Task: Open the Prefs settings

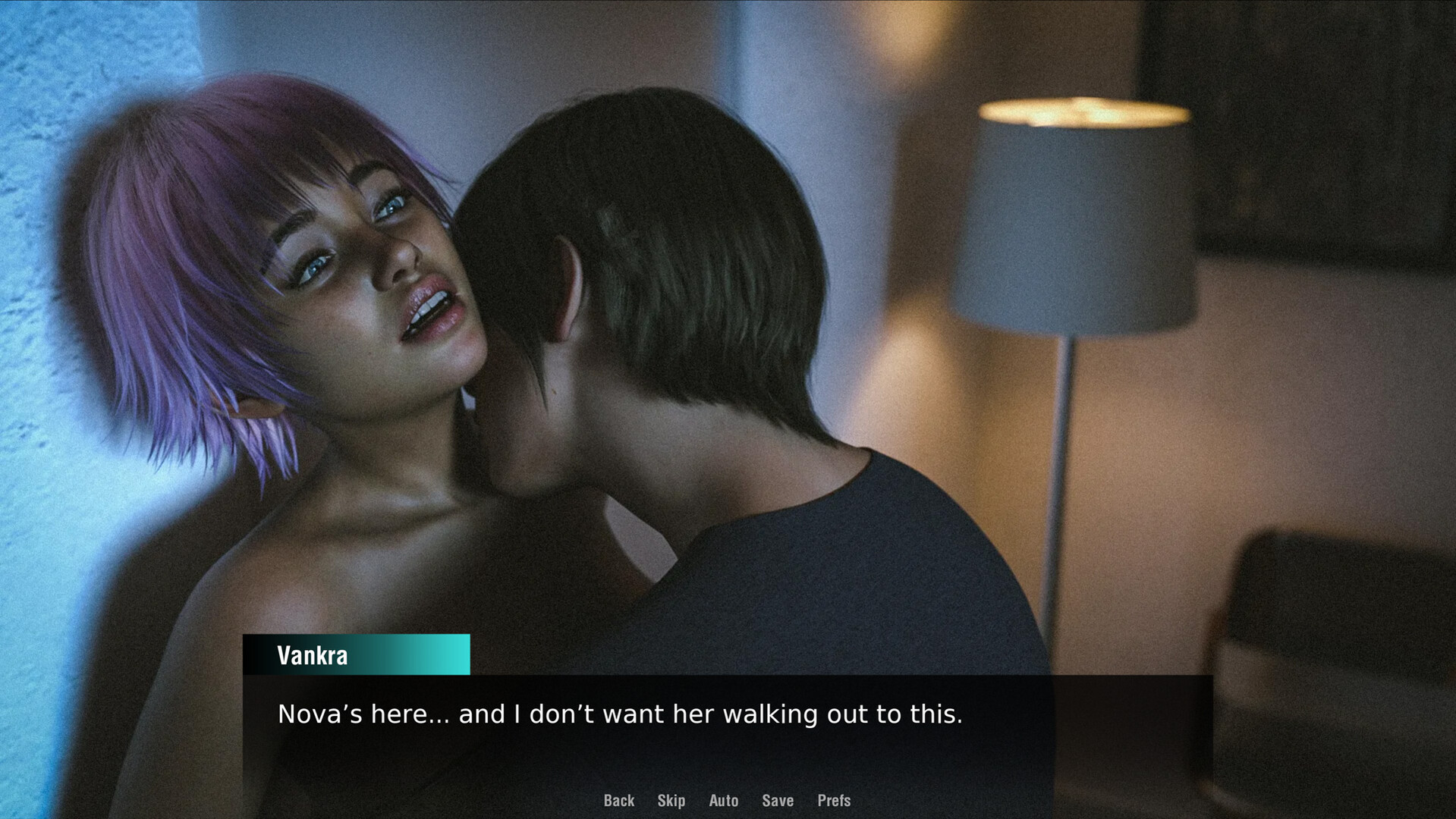Action: (833, 801)
